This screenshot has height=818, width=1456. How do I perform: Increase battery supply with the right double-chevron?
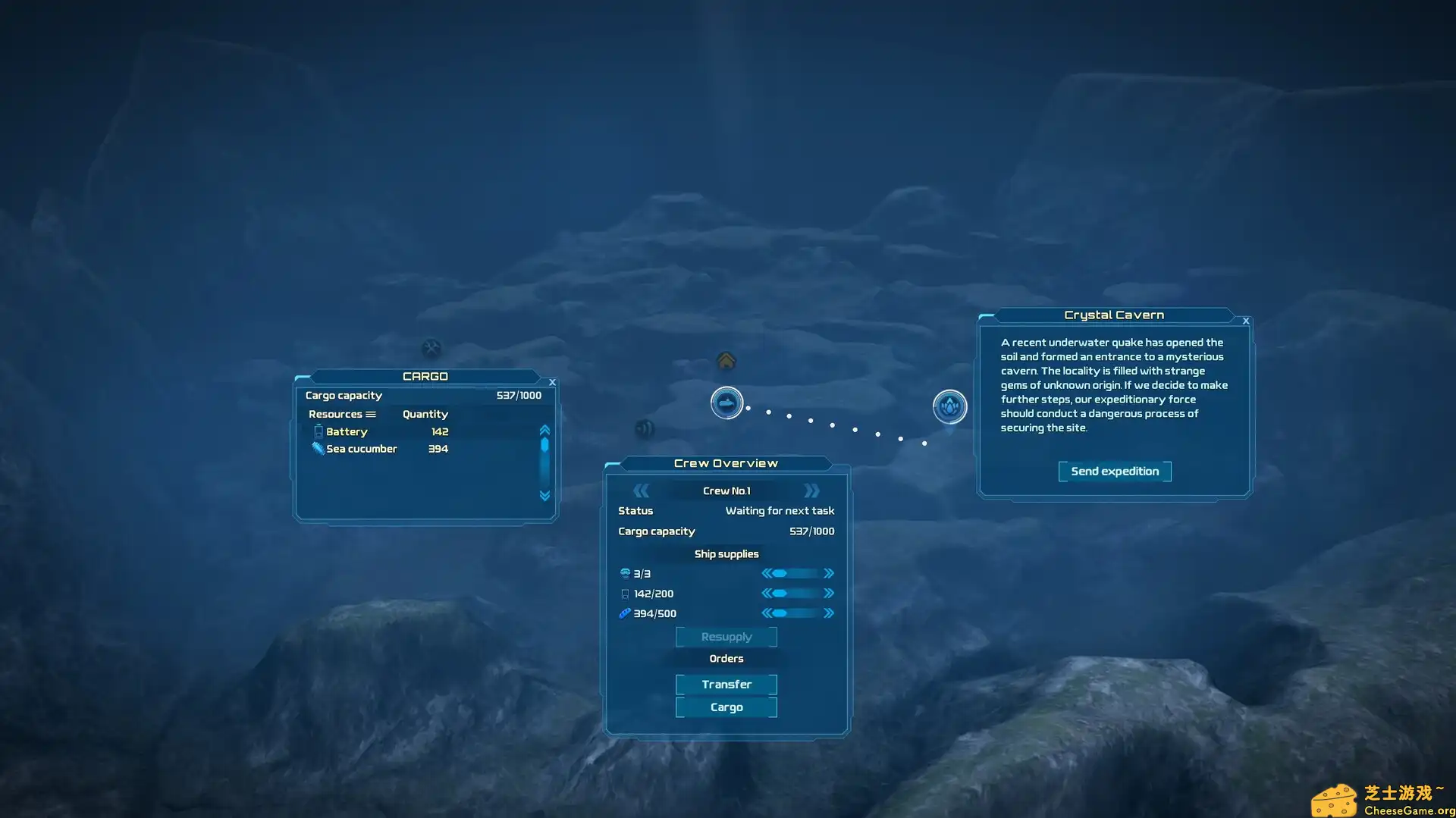(829, 593)
